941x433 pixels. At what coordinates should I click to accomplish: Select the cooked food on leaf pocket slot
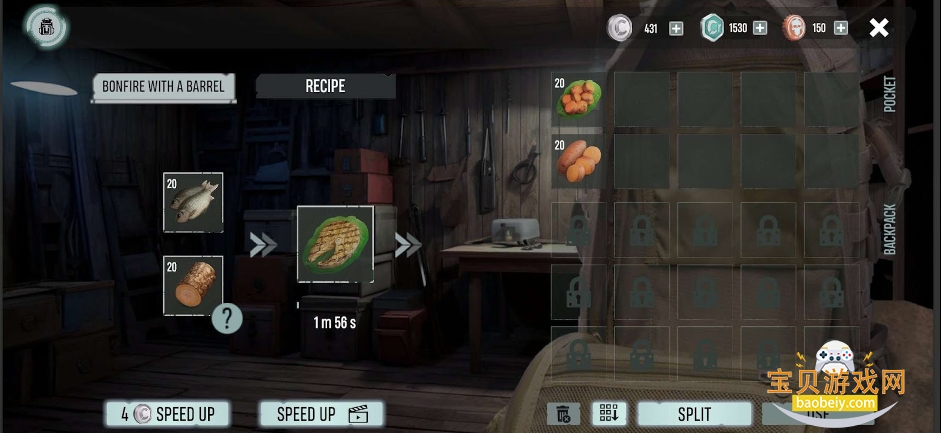point(578,100)
